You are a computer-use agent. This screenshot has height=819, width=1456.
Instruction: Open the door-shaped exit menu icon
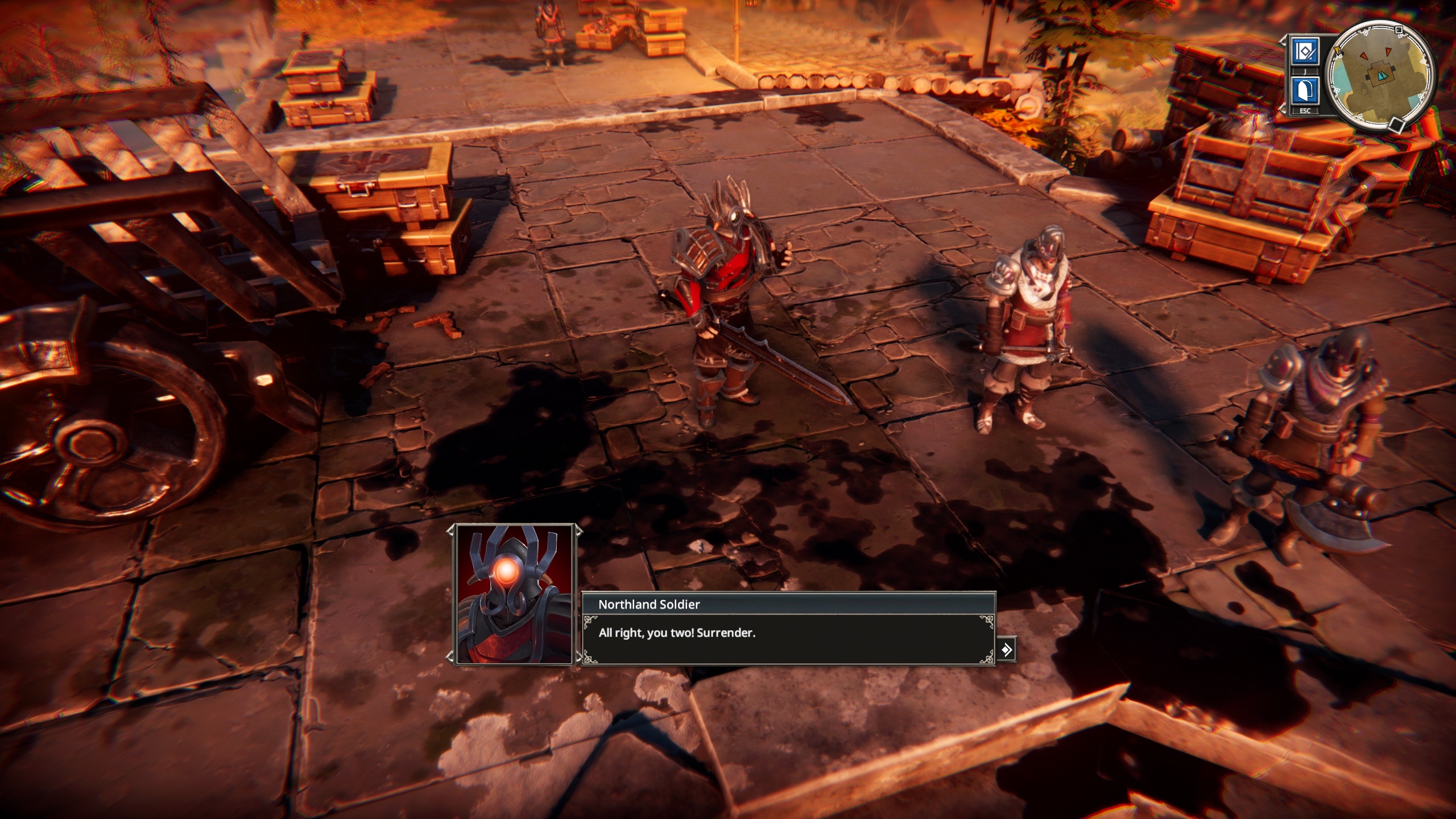[1305, 90]
